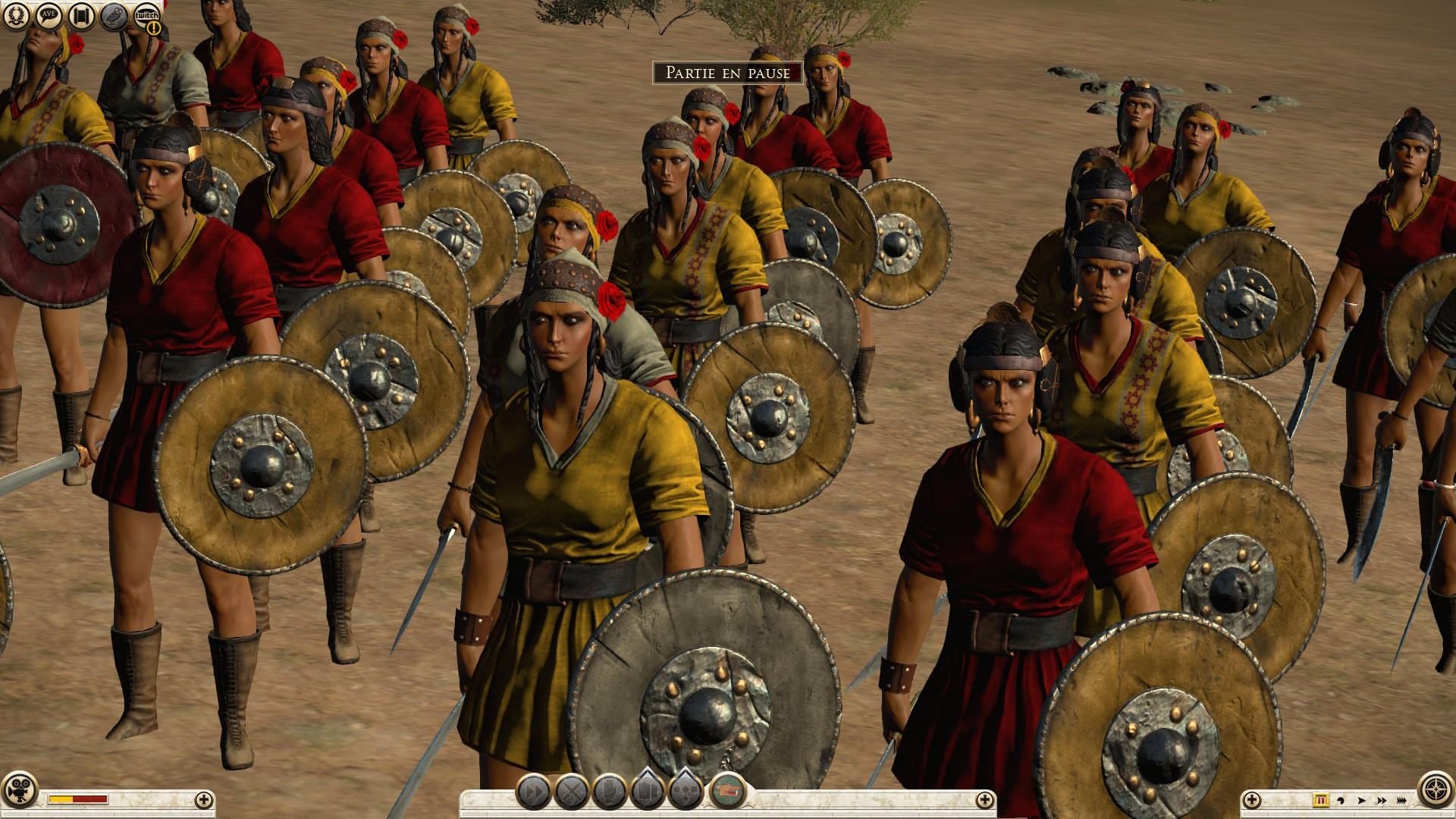This screenshot has height=819, width=1456.
Task: Open the Twitch integration button
Action: tap(146, 16)
